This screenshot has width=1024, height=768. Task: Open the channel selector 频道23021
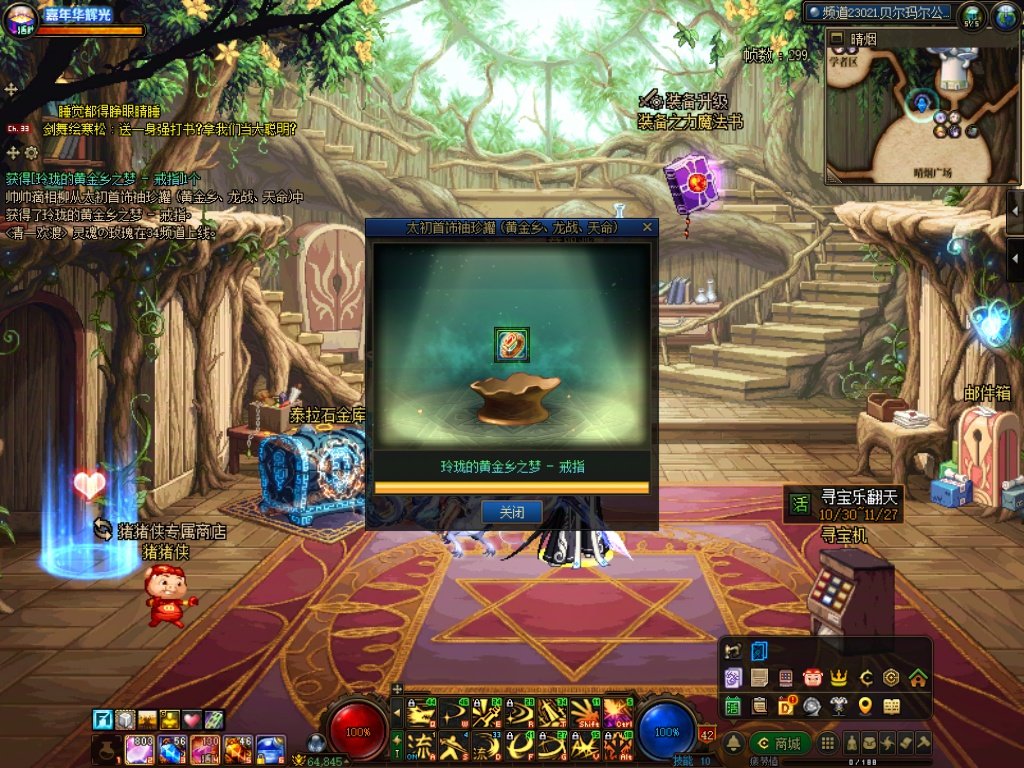[879, 13]
